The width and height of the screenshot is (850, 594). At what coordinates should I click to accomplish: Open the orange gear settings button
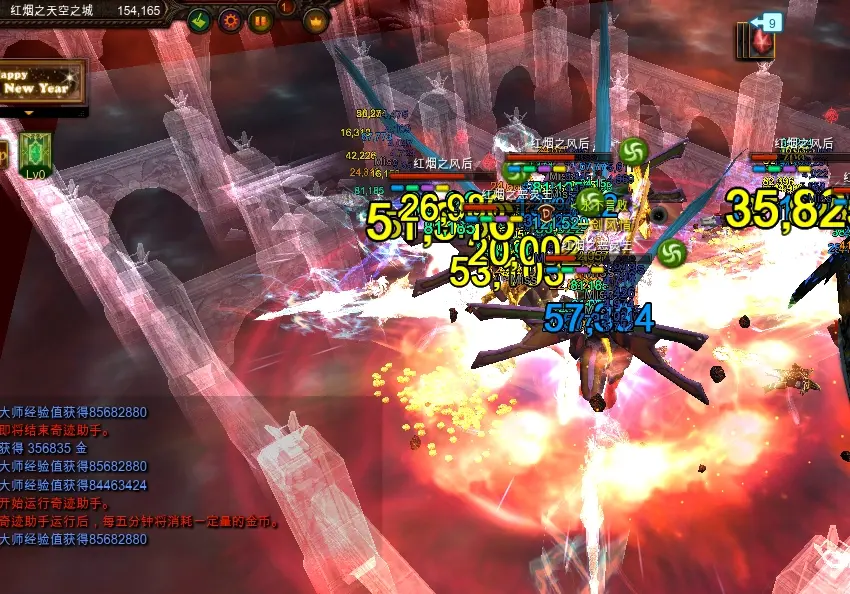(230, 19)
